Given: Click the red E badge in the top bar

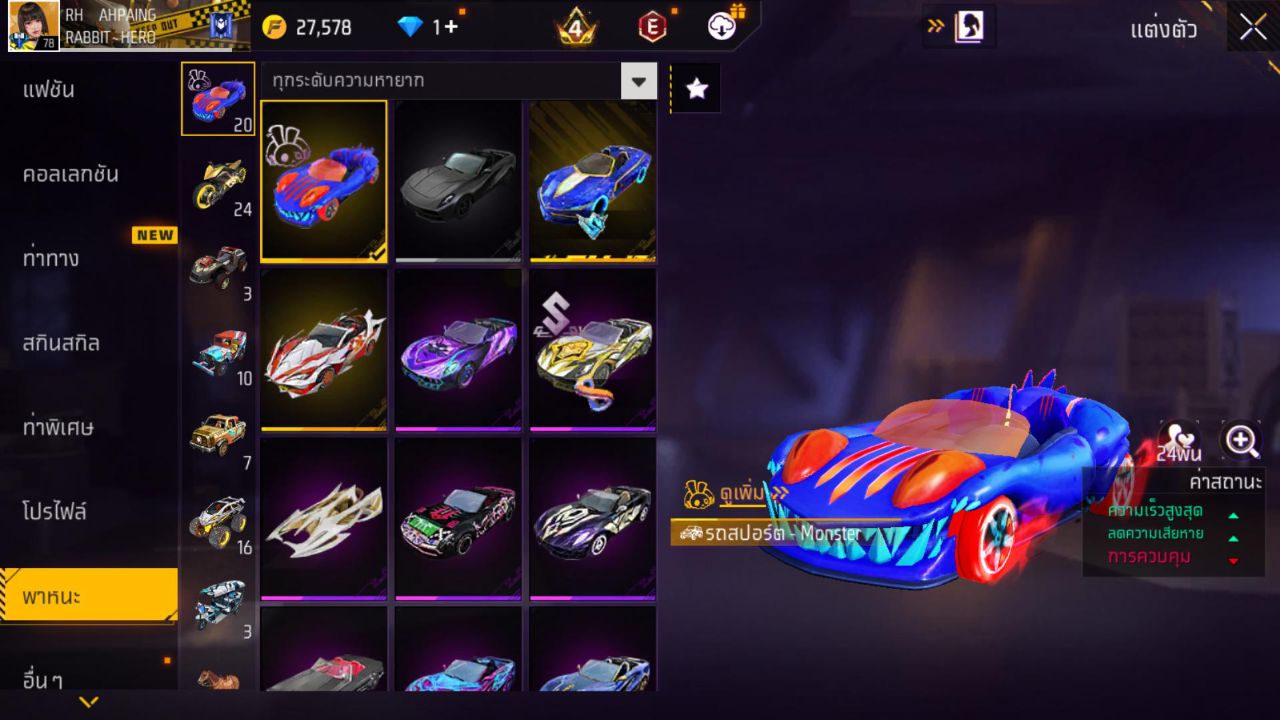Looking at the screenshot, I should [653, 27].
